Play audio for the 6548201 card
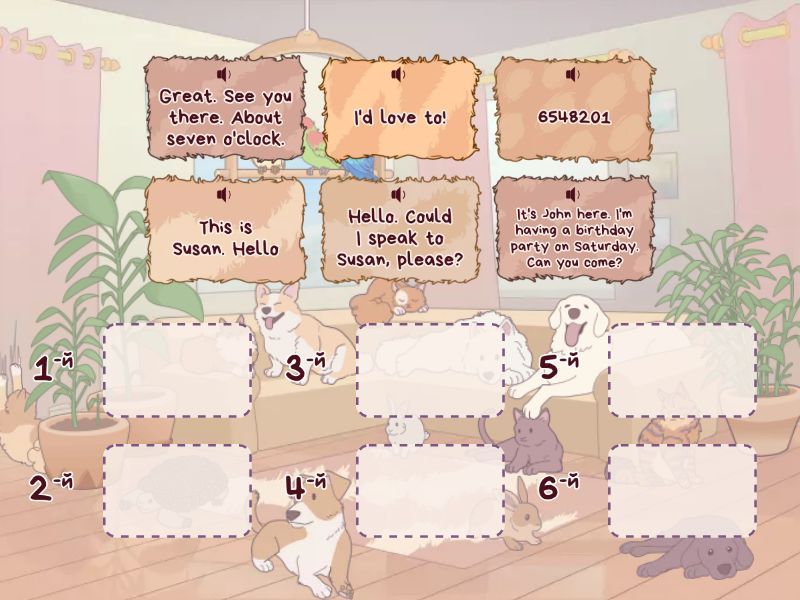 572,75
